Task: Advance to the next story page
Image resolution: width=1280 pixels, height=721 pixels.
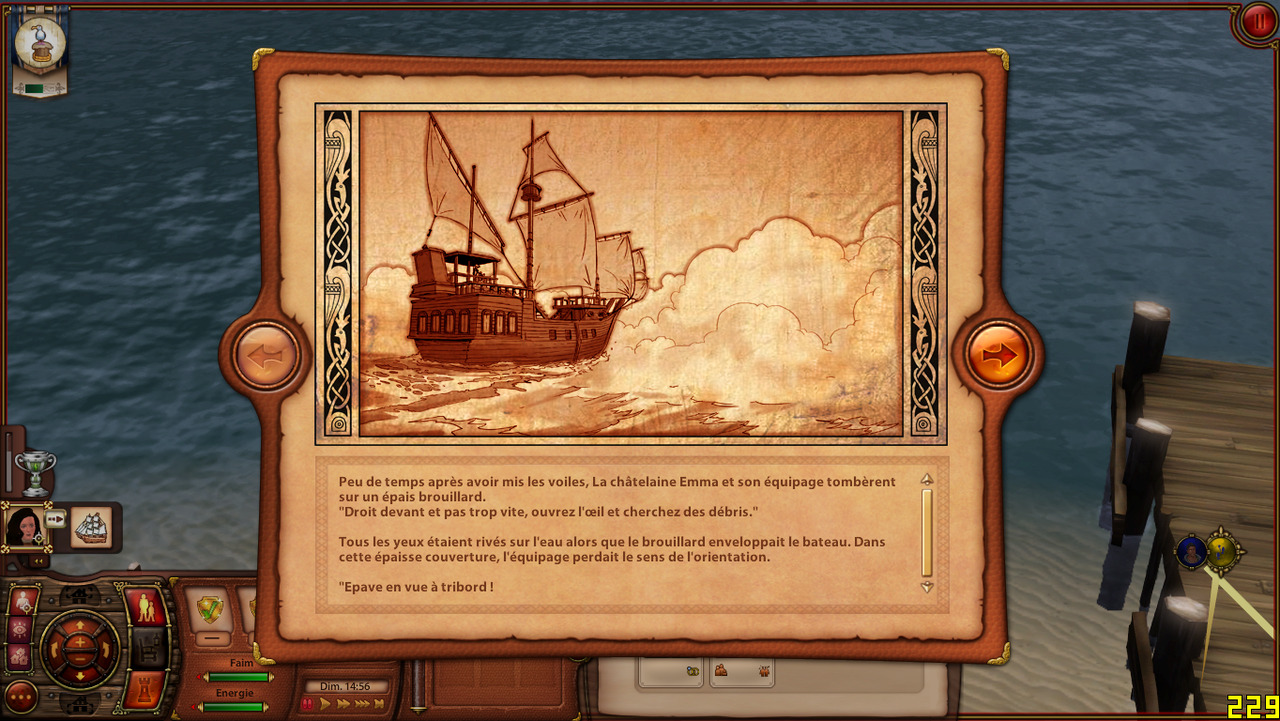Action: pyautogui.click(x=998, y=355)
